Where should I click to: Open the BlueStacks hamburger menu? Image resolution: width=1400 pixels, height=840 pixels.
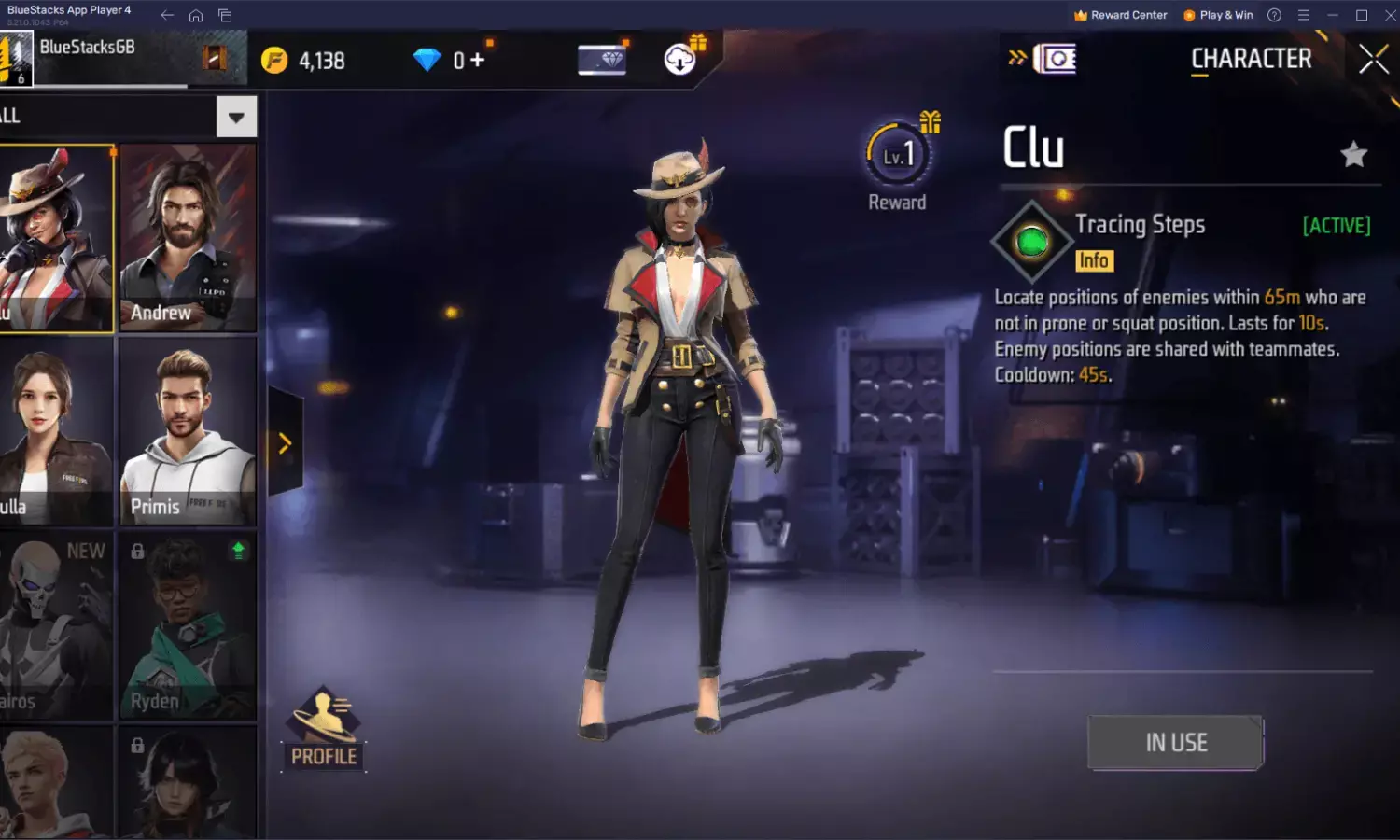pos(1303,15)
